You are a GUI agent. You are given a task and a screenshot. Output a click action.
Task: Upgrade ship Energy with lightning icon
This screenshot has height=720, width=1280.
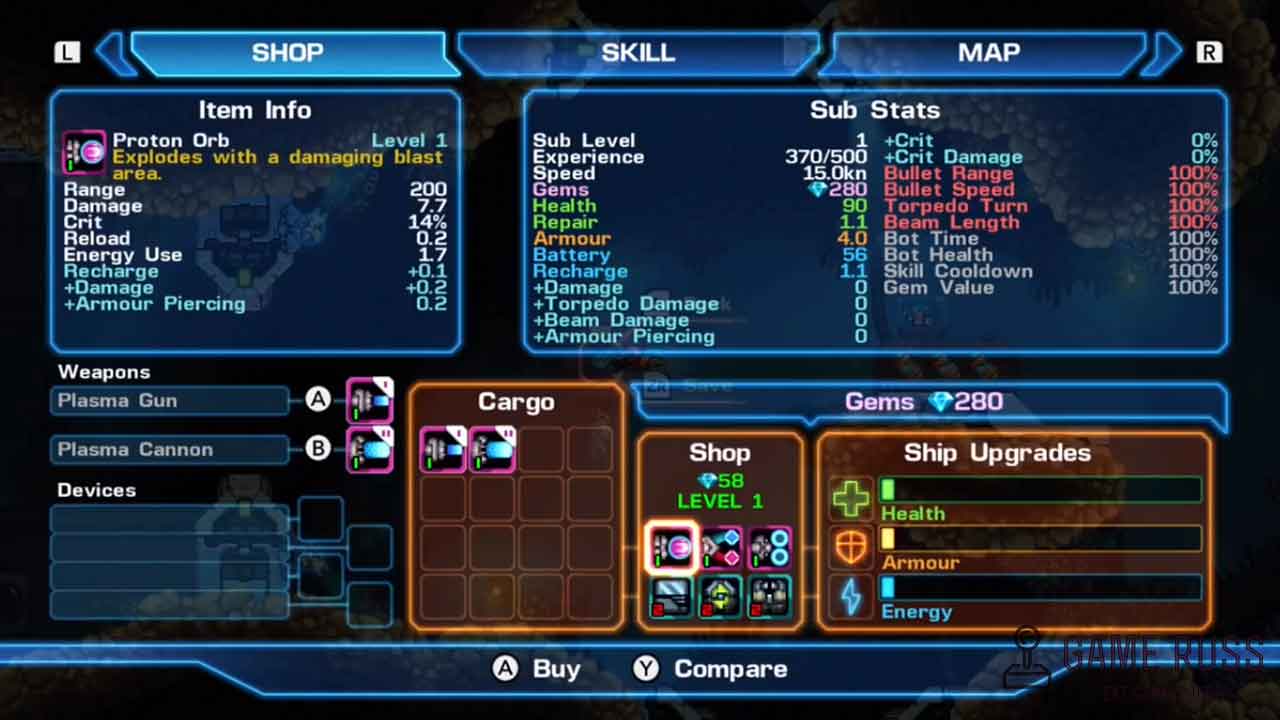pos(851,597)
